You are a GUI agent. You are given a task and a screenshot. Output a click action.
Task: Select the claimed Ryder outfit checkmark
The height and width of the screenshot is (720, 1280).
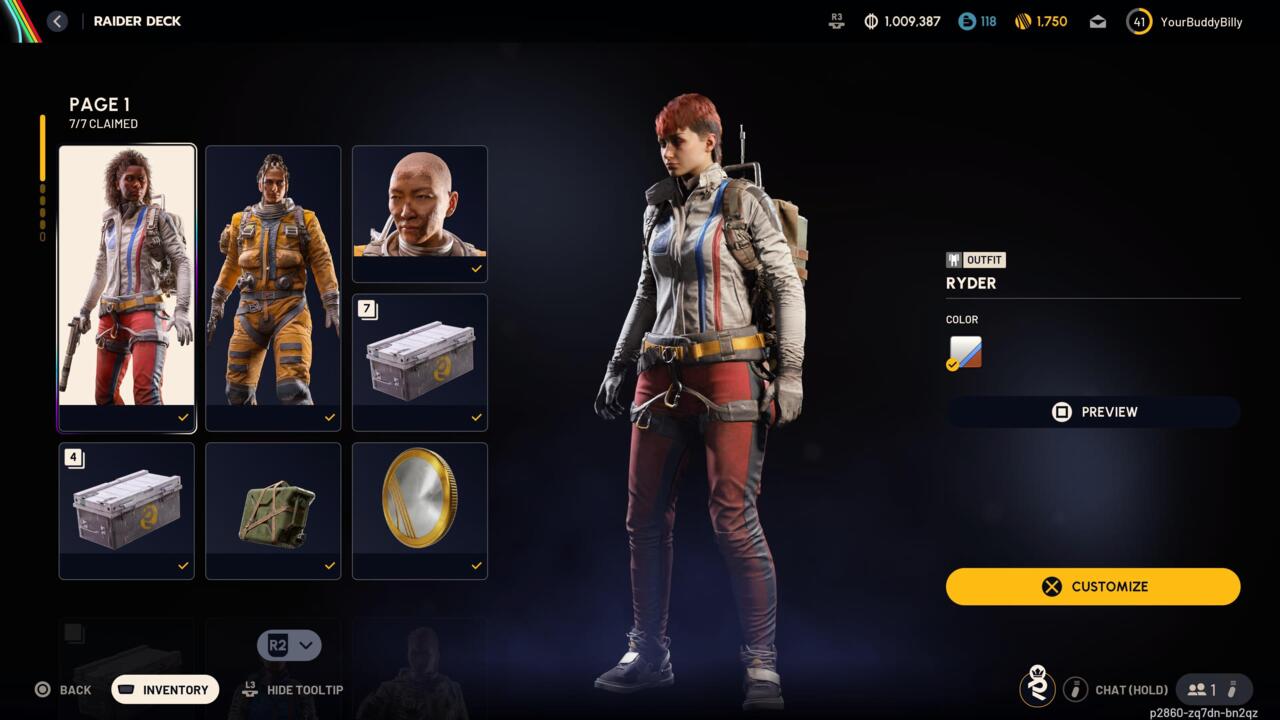pos(183,418)
